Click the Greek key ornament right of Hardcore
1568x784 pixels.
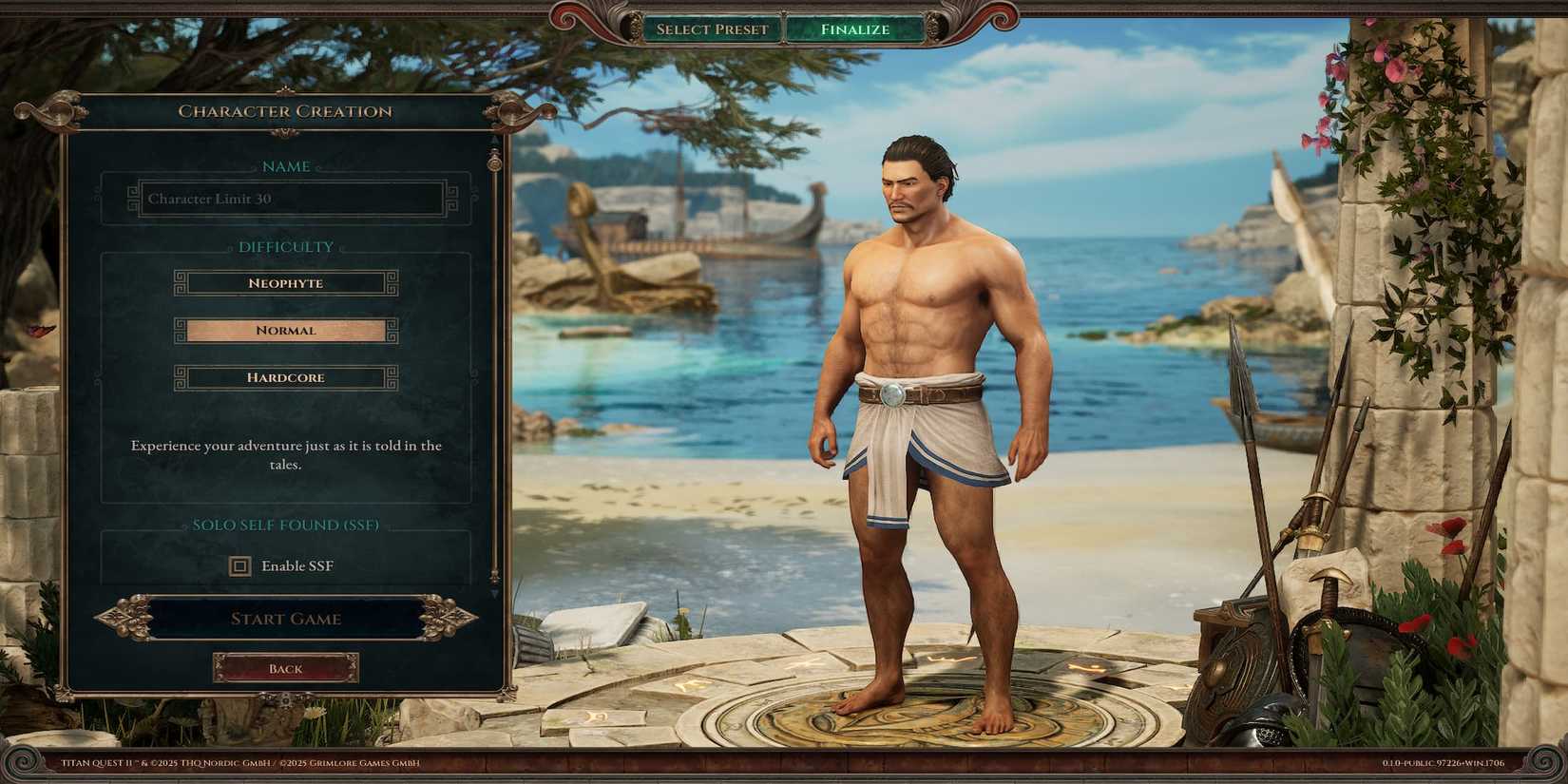coord(390,377)
